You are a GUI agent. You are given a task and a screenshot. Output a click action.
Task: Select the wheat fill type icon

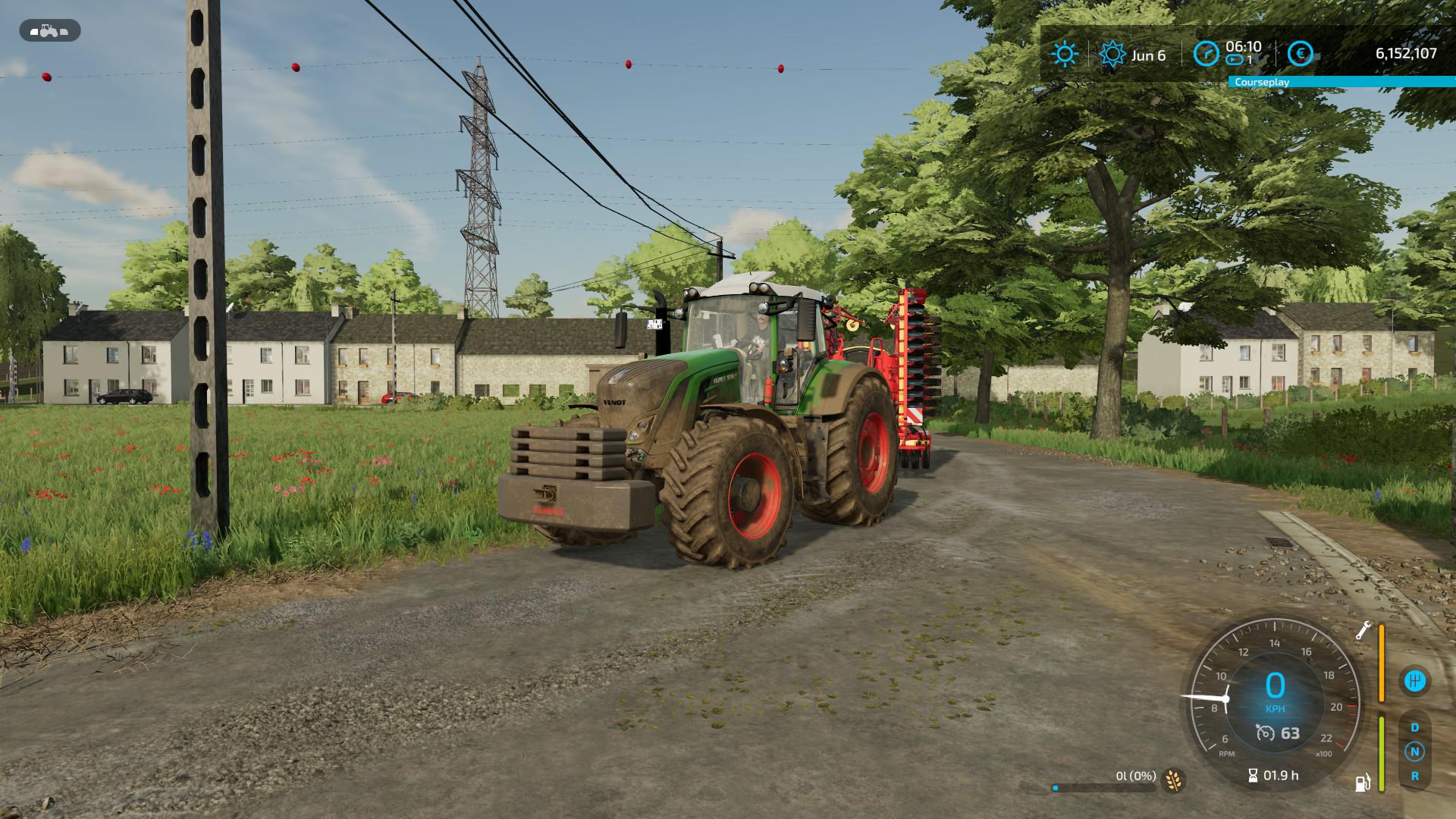(x=1174, y=779)
